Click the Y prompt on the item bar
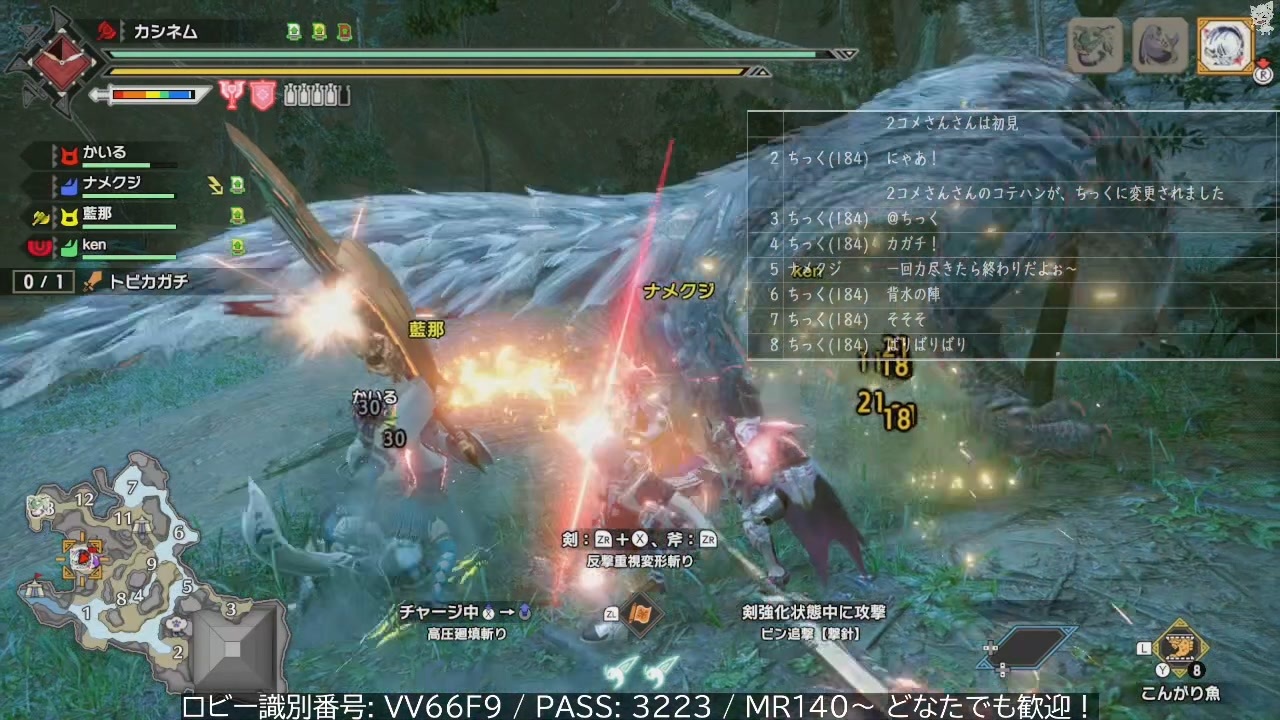This screenshot has height=720, width=1280. tap(1162, 669)
